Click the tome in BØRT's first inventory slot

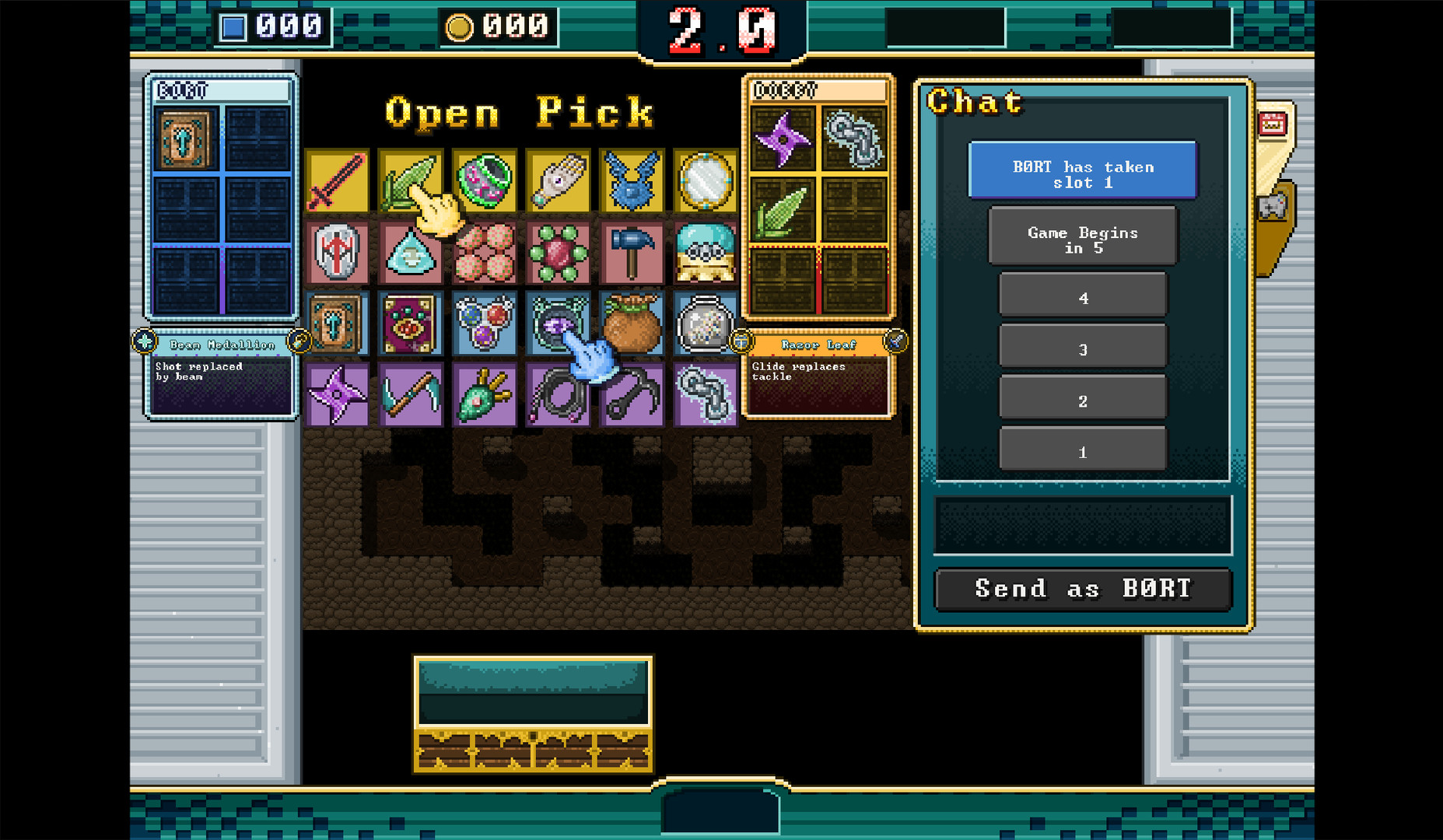click(x=184, y=140)
